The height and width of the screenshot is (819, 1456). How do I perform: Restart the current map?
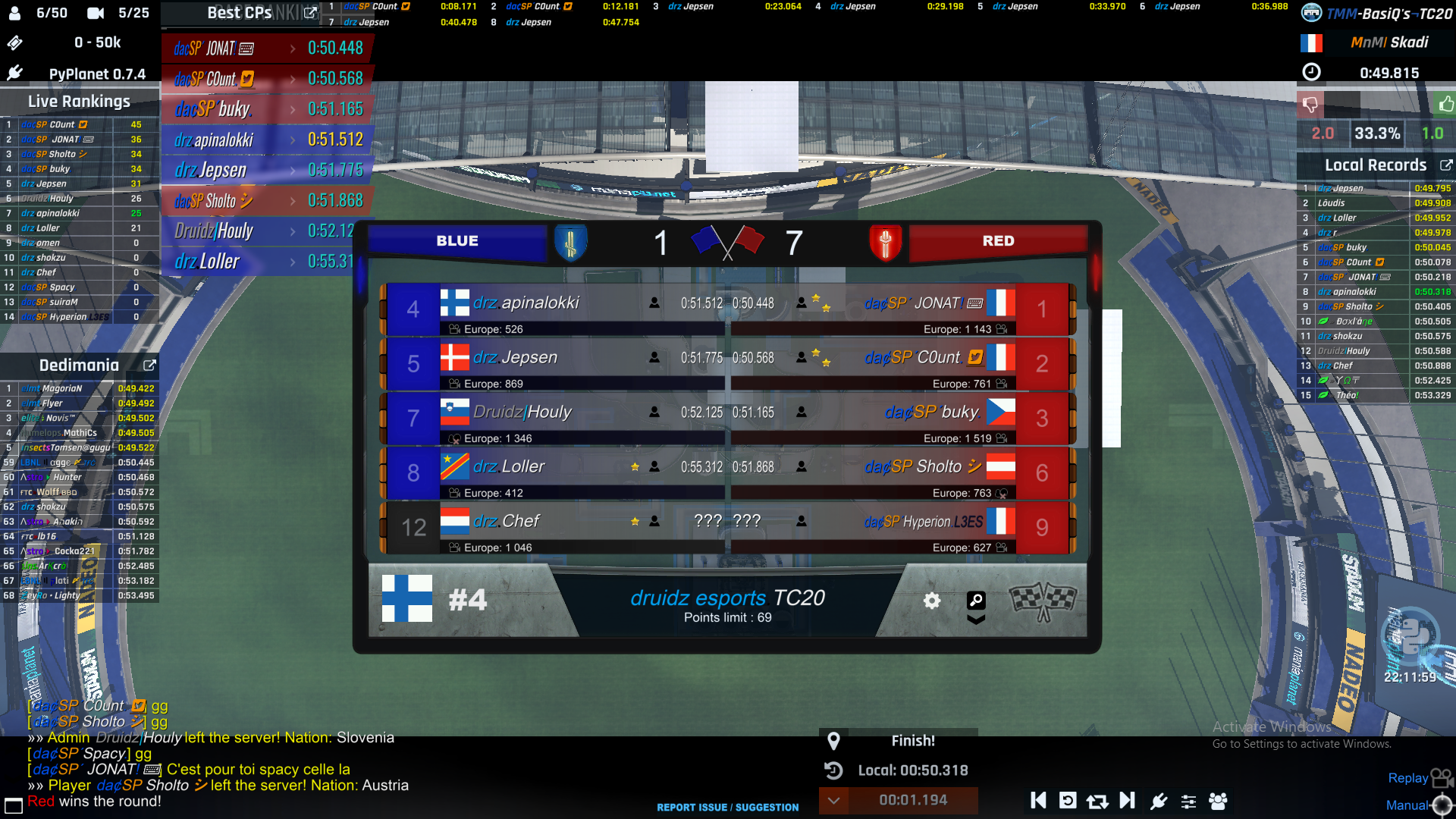click(x=1068, y=801)
